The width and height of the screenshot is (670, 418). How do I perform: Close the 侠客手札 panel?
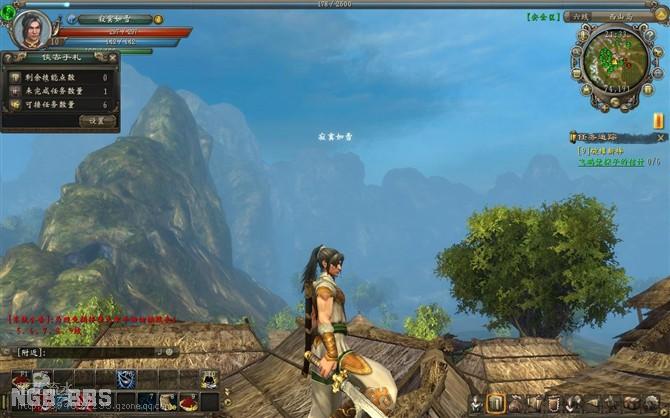tap(111, 57)
